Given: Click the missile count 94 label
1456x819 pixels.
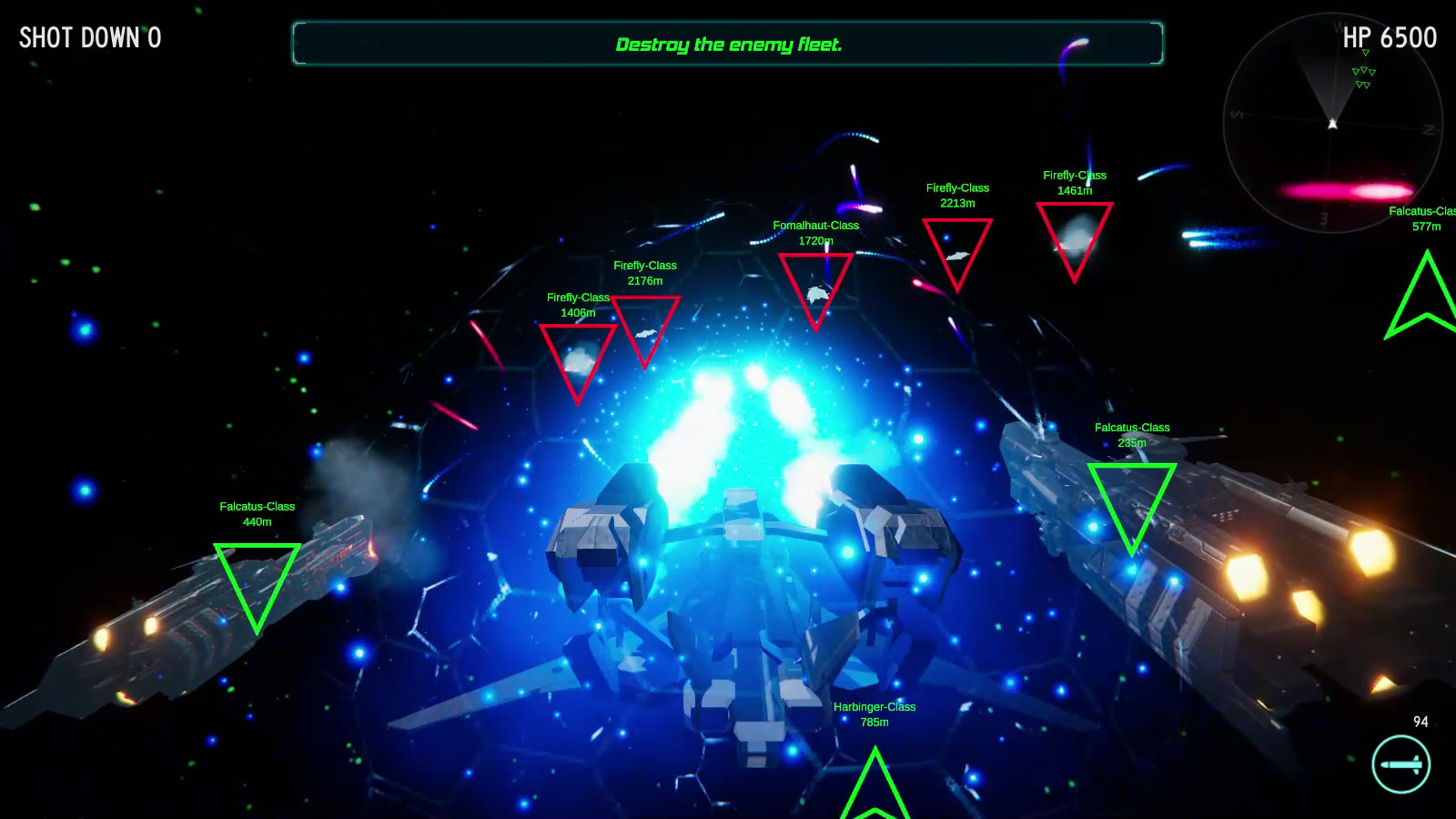Looking at the screenshot, I should [x=1420, y=721].
